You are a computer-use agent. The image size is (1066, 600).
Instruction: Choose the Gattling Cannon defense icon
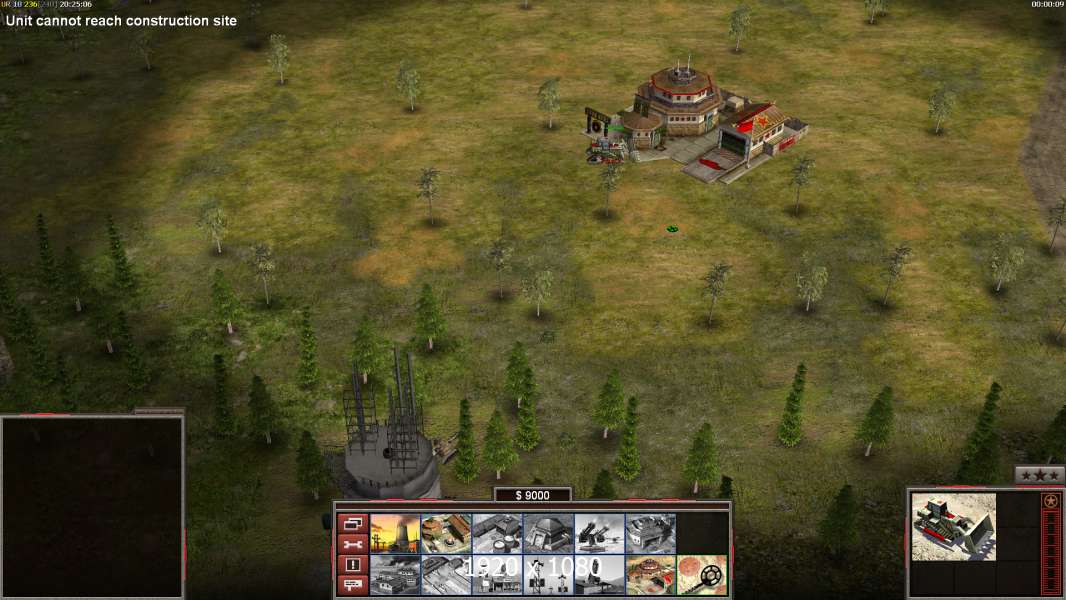(599, 534)
